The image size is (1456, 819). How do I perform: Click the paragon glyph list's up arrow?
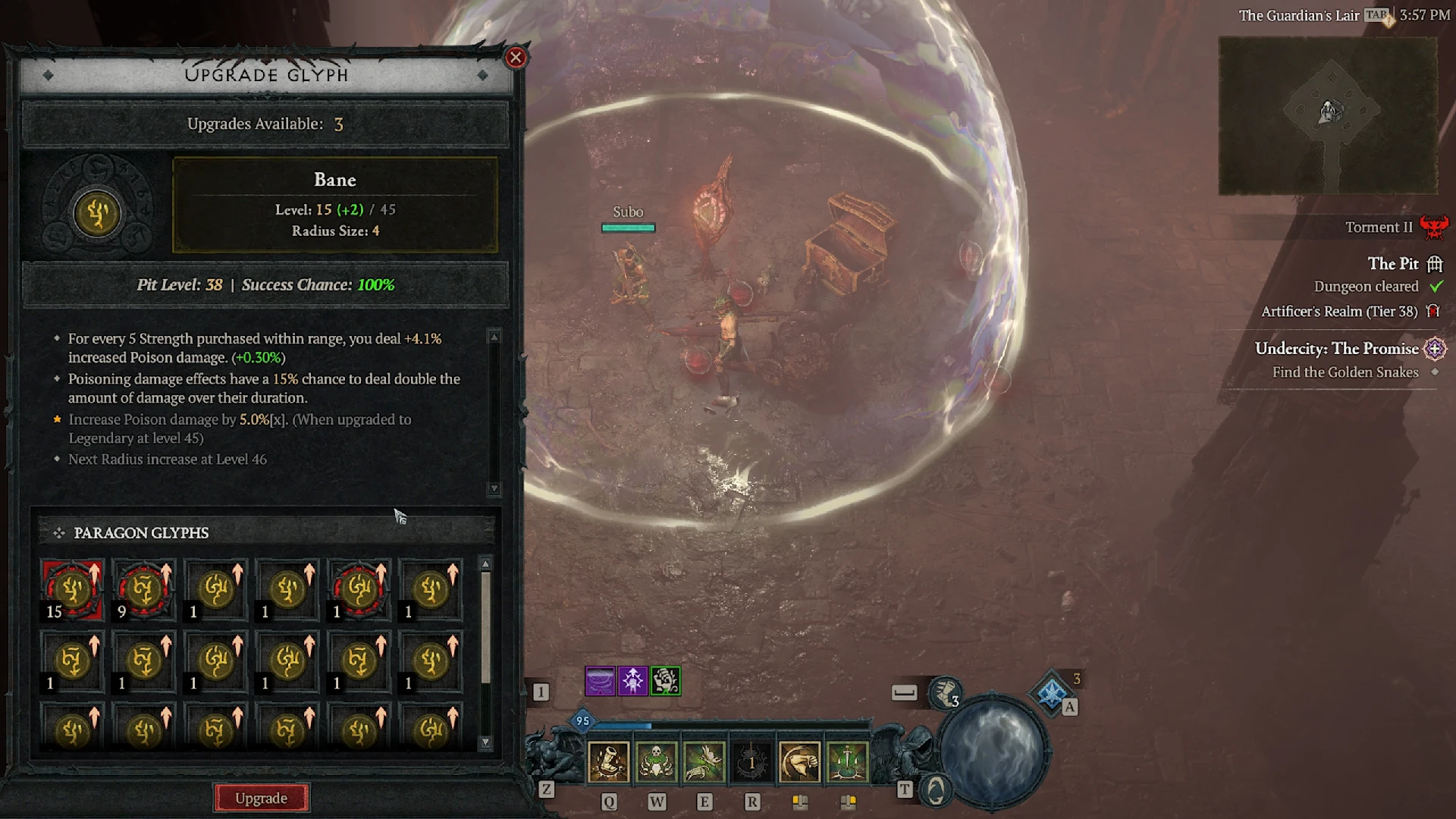[x=486, y=564]
